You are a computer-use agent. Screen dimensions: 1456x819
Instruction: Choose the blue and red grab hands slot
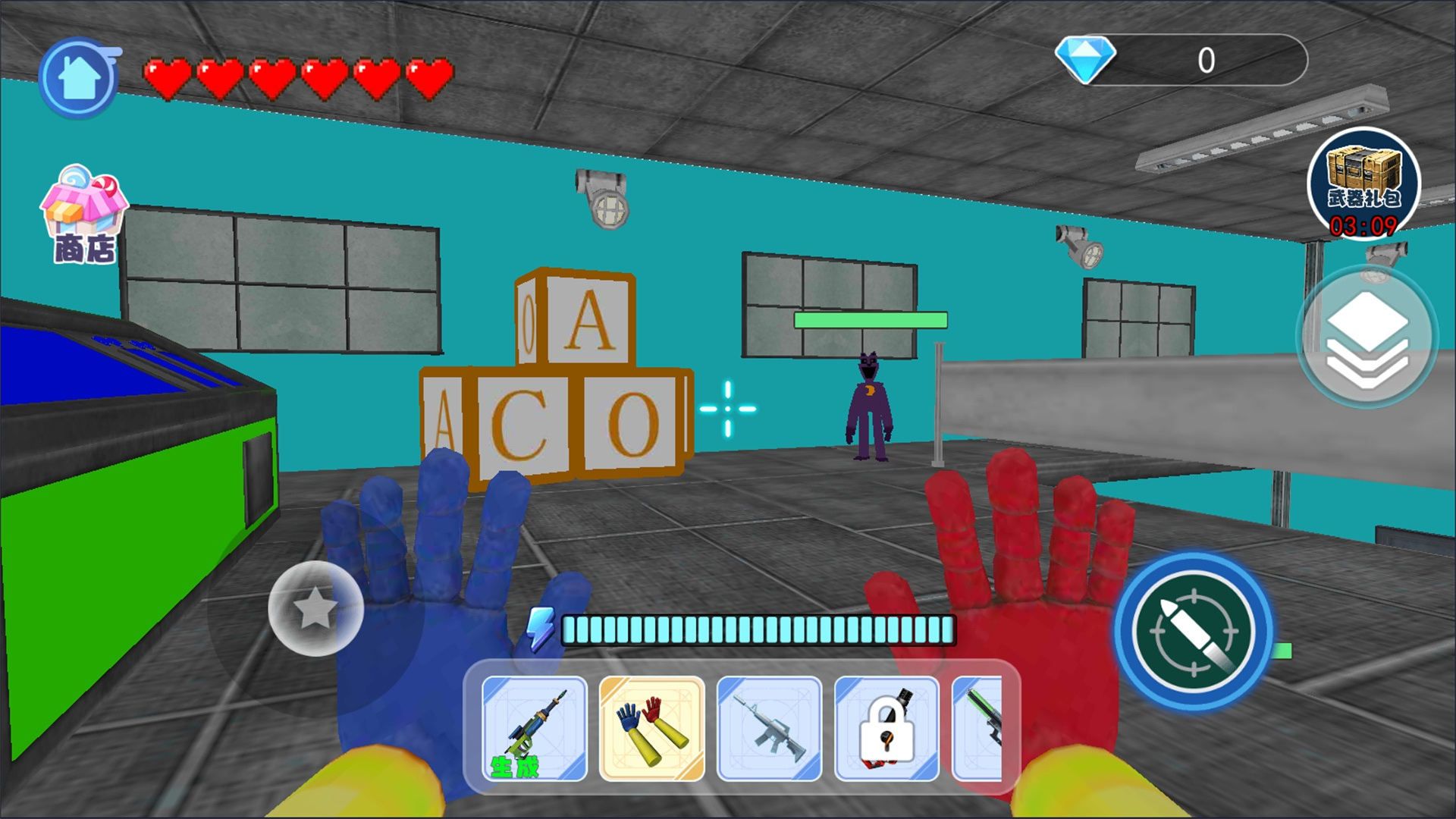pyautogui.click(x=652, y=729)
